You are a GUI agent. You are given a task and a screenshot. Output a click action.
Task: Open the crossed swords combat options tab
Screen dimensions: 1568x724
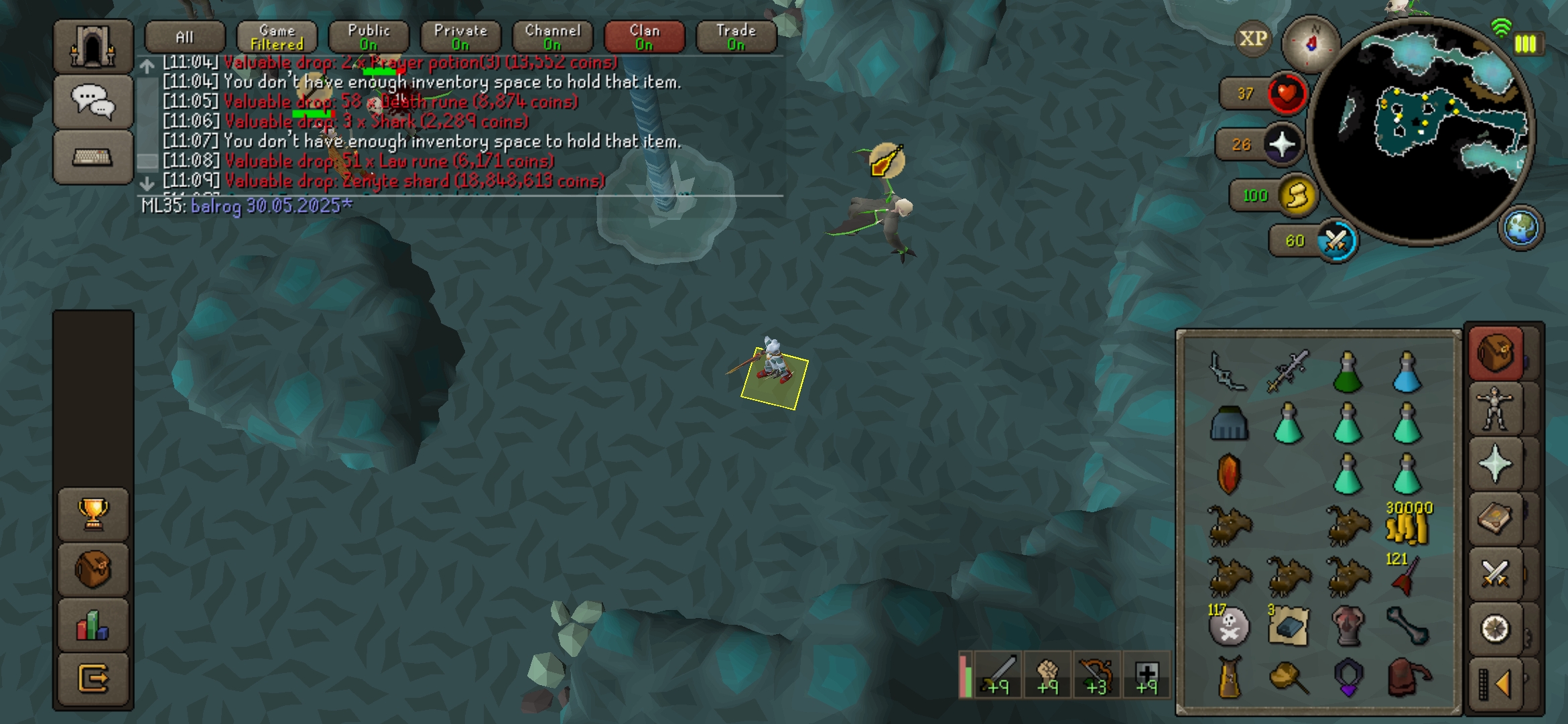pyautogui.click(x=1494, y=574)
